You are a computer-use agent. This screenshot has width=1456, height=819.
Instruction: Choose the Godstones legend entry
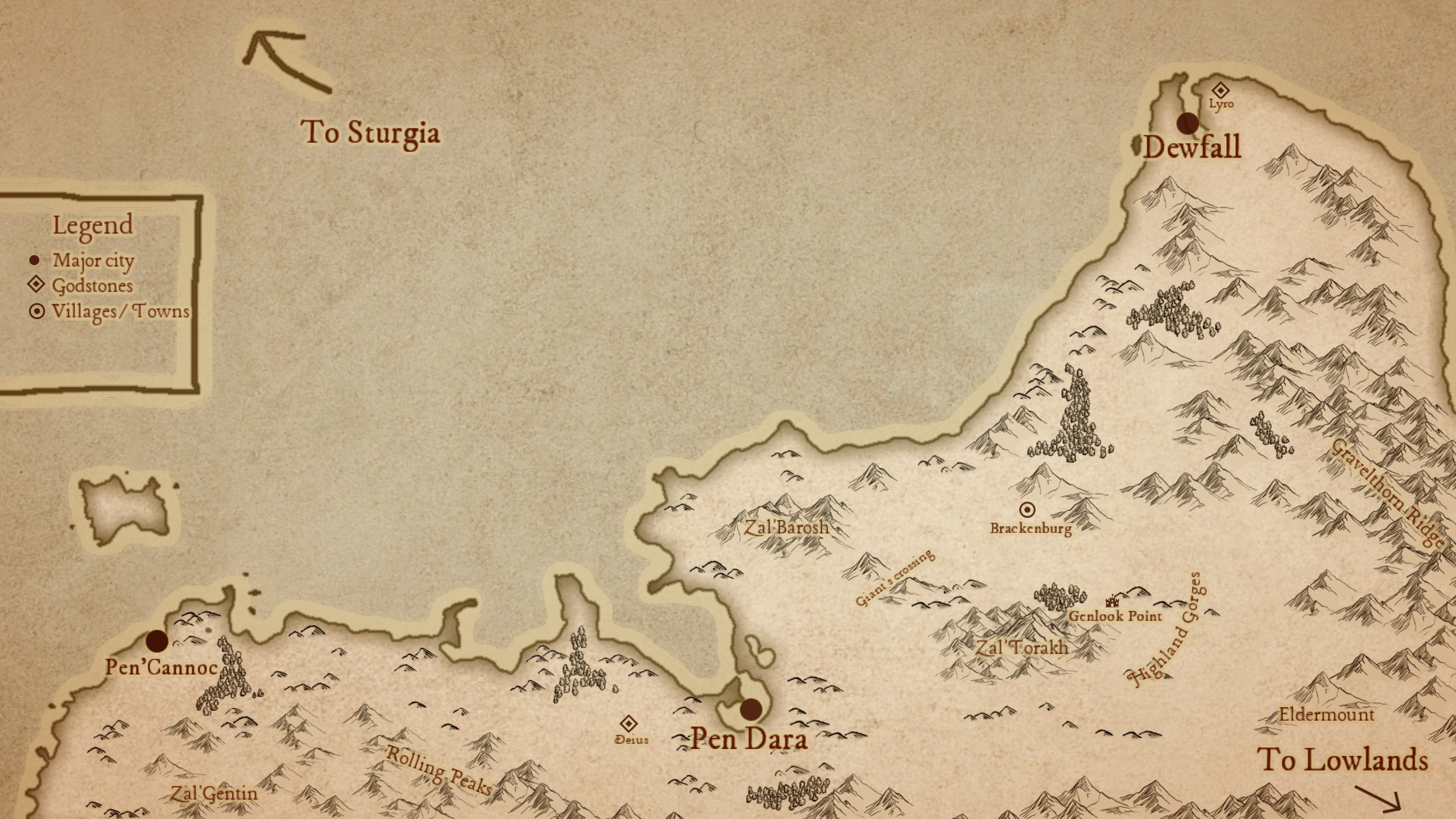(x=91, y=286)
